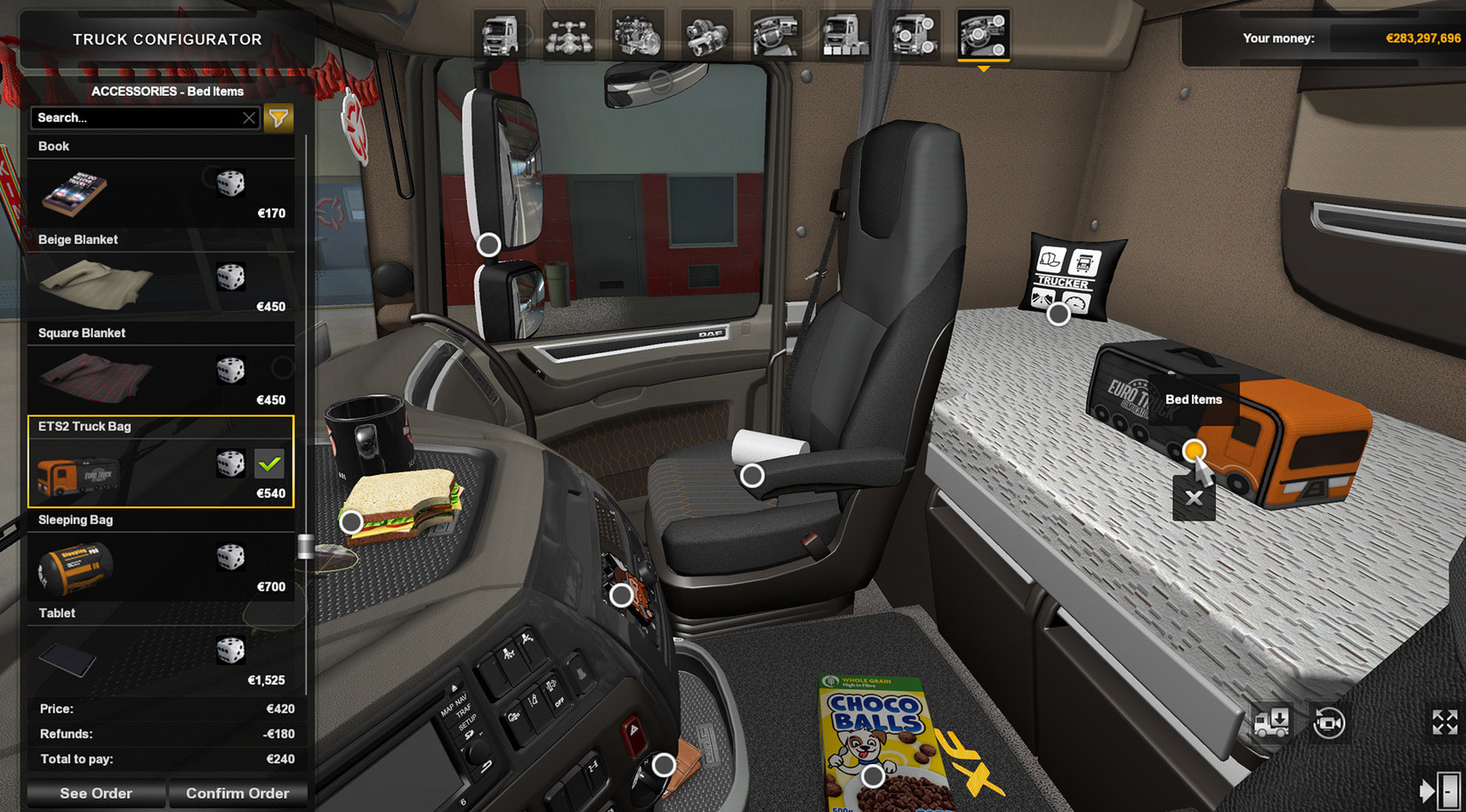Image resolution: width=1466 pixels, height=812 pixels.
Task: Select the transmission category icon
Action: click(707, 36)
